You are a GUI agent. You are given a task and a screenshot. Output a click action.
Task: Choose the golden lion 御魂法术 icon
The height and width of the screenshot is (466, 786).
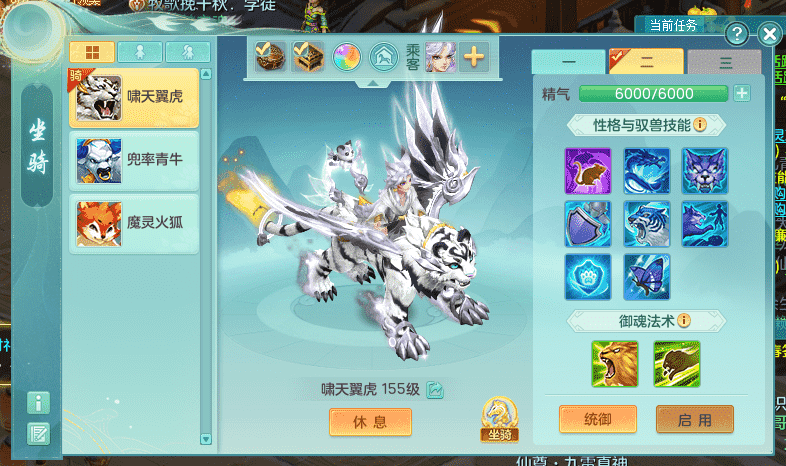coord(614,365)
